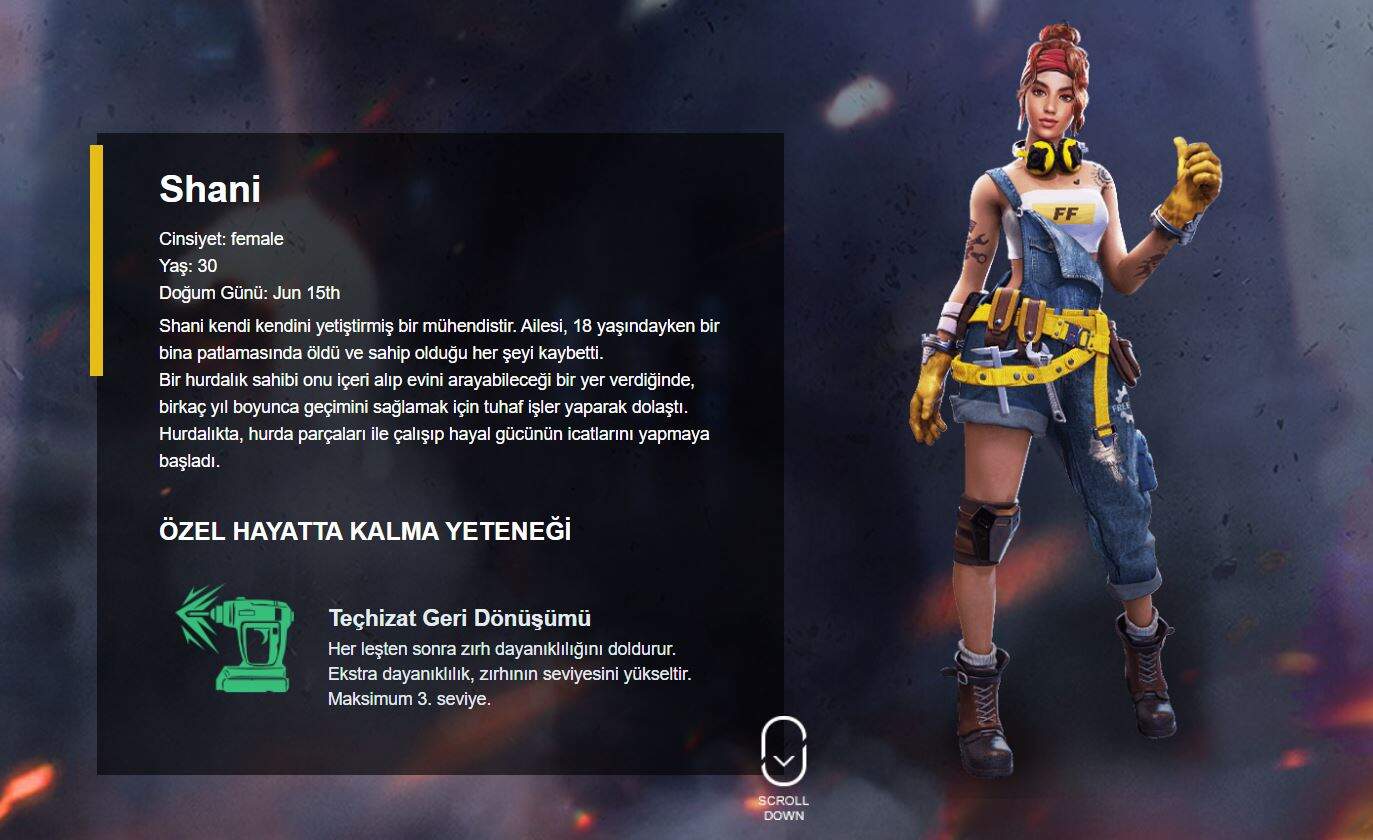Select the Teçhizat Geri Dönüşümü drill icon
Viewport: 1373px width, 840px height.
click(x=238, y=640)
